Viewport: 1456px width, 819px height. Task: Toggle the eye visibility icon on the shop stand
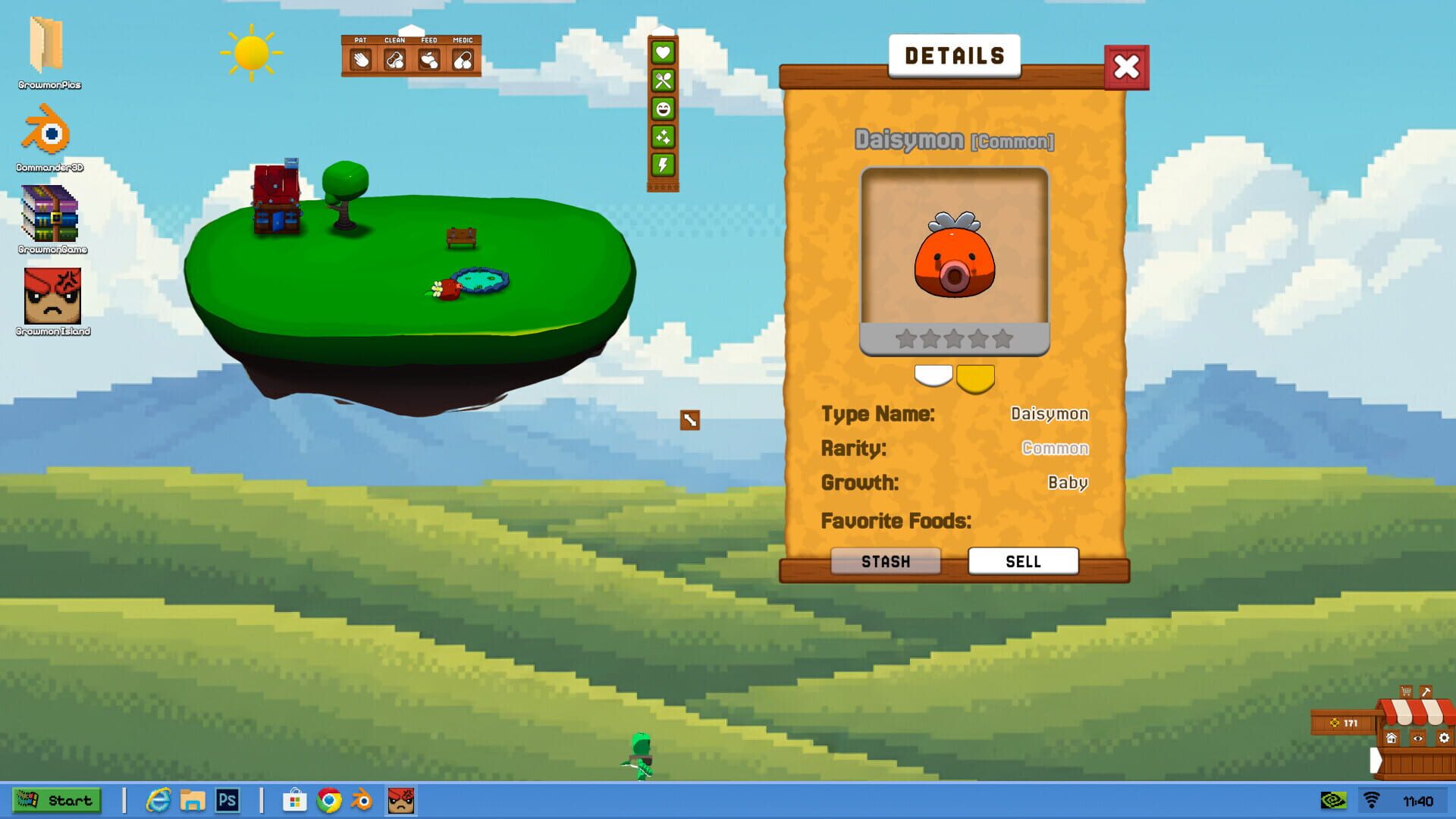[x=1417, y=739]
